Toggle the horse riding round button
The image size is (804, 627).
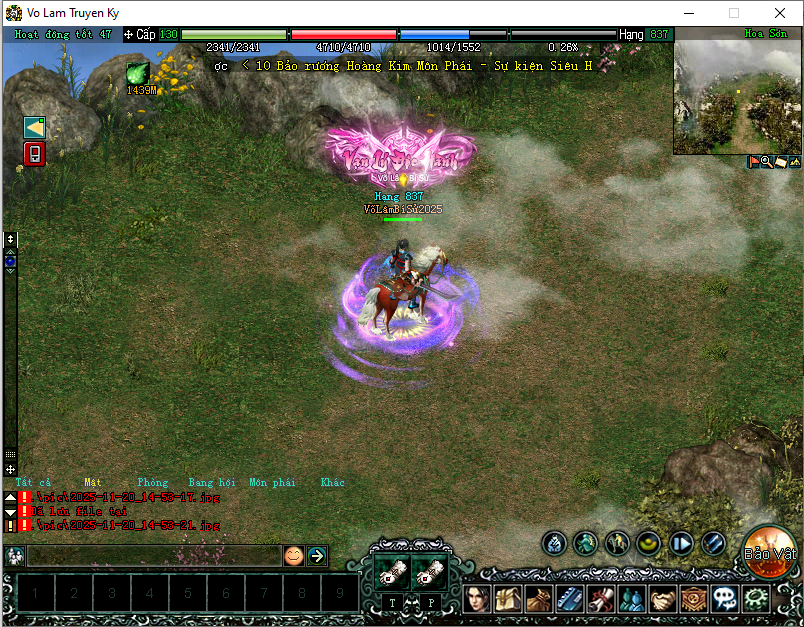pos(618,543)
